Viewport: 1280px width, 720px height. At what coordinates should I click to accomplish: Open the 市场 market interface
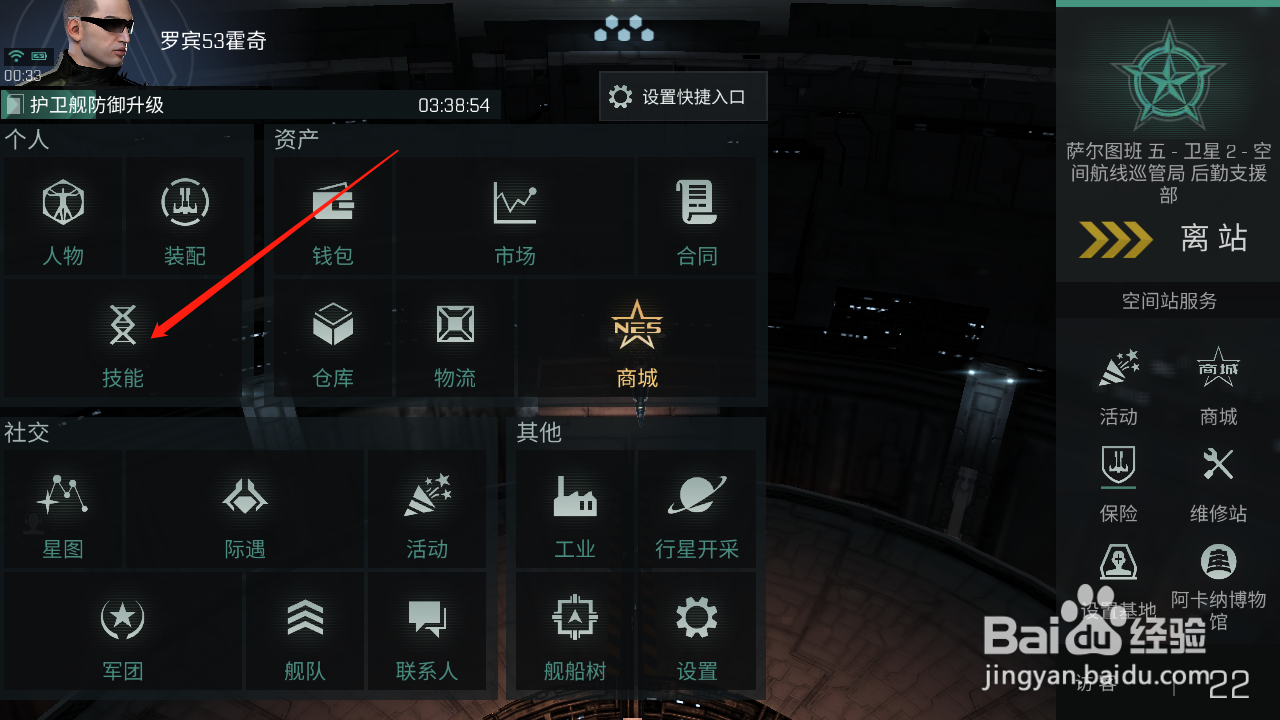[514, 217]
